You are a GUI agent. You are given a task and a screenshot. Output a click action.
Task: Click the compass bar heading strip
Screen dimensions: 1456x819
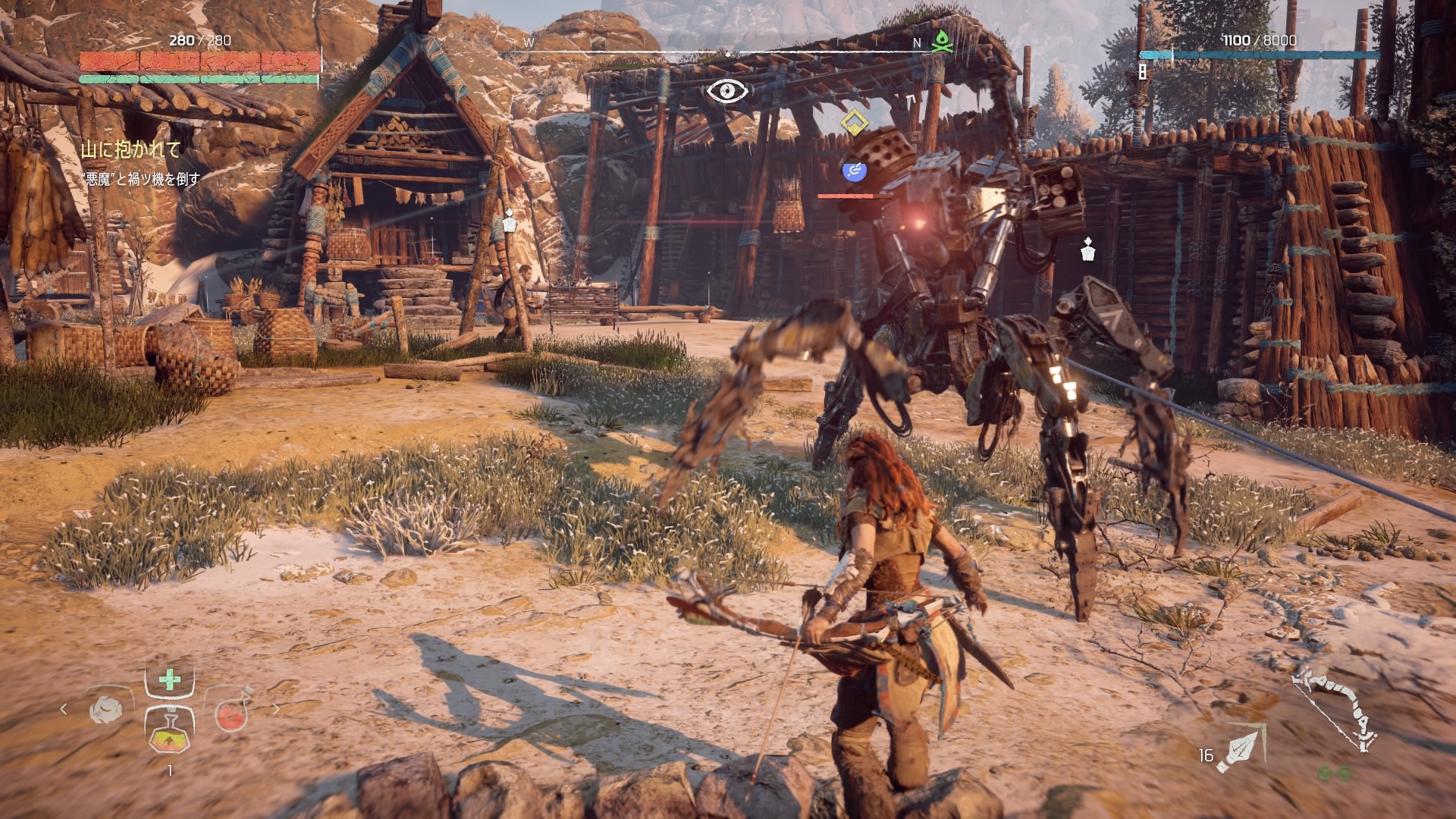click(728, 52)
